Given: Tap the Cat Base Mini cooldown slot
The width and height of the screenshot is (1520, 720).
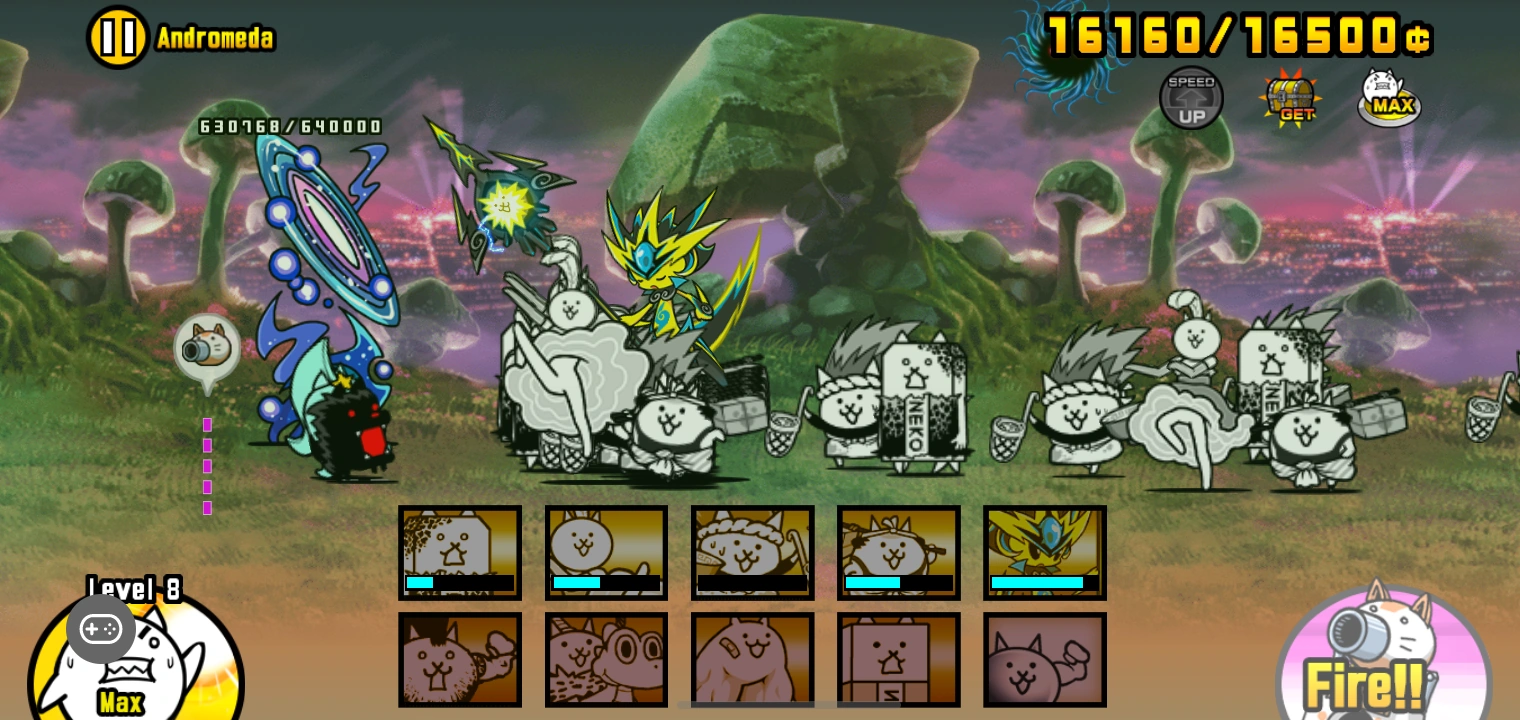Looking at the screenshot, I should (x=899, y=660).
